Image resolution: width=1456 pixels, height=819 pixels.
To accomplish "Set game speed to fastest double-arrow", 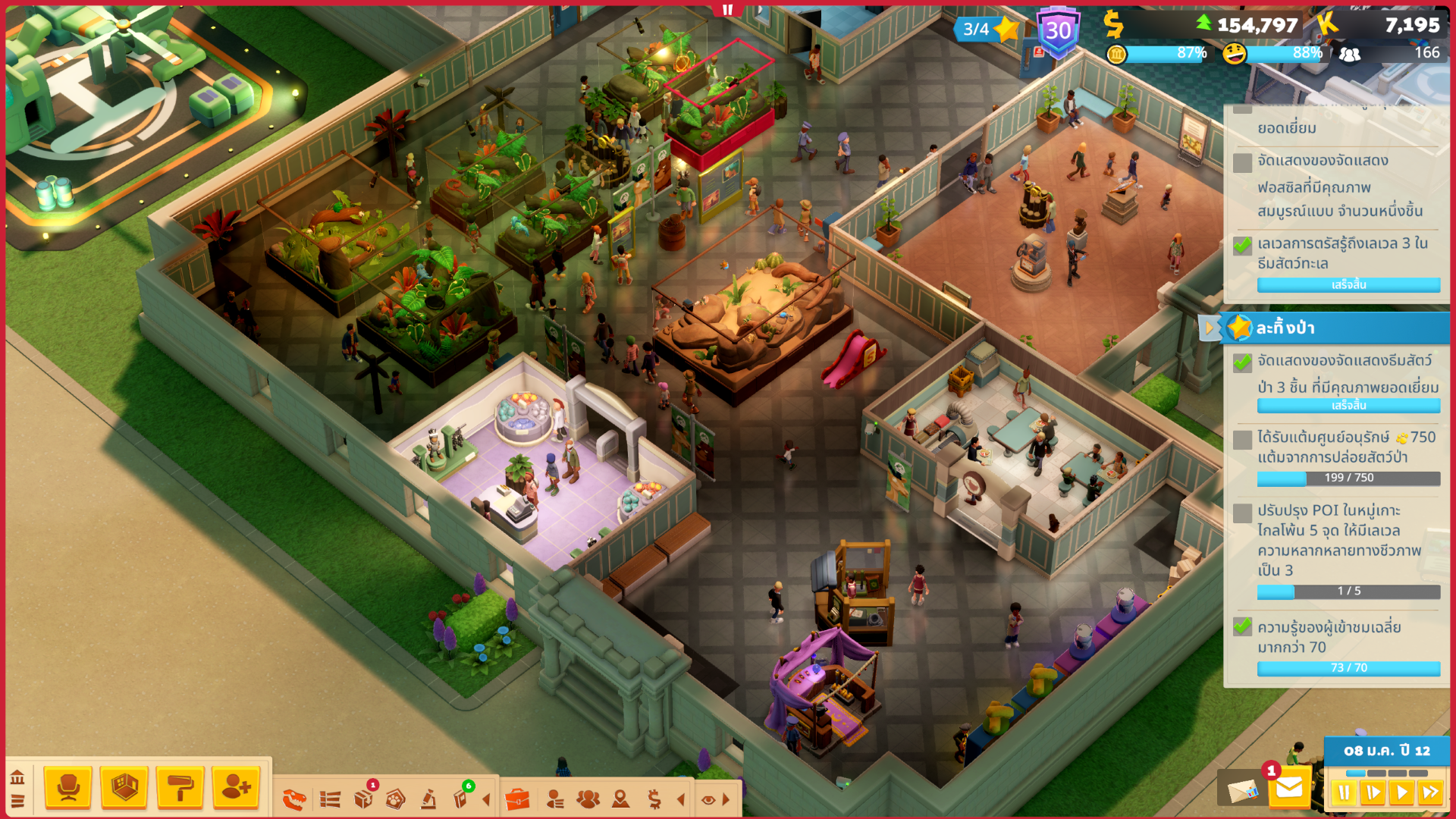I will [x=1430, y=793].
